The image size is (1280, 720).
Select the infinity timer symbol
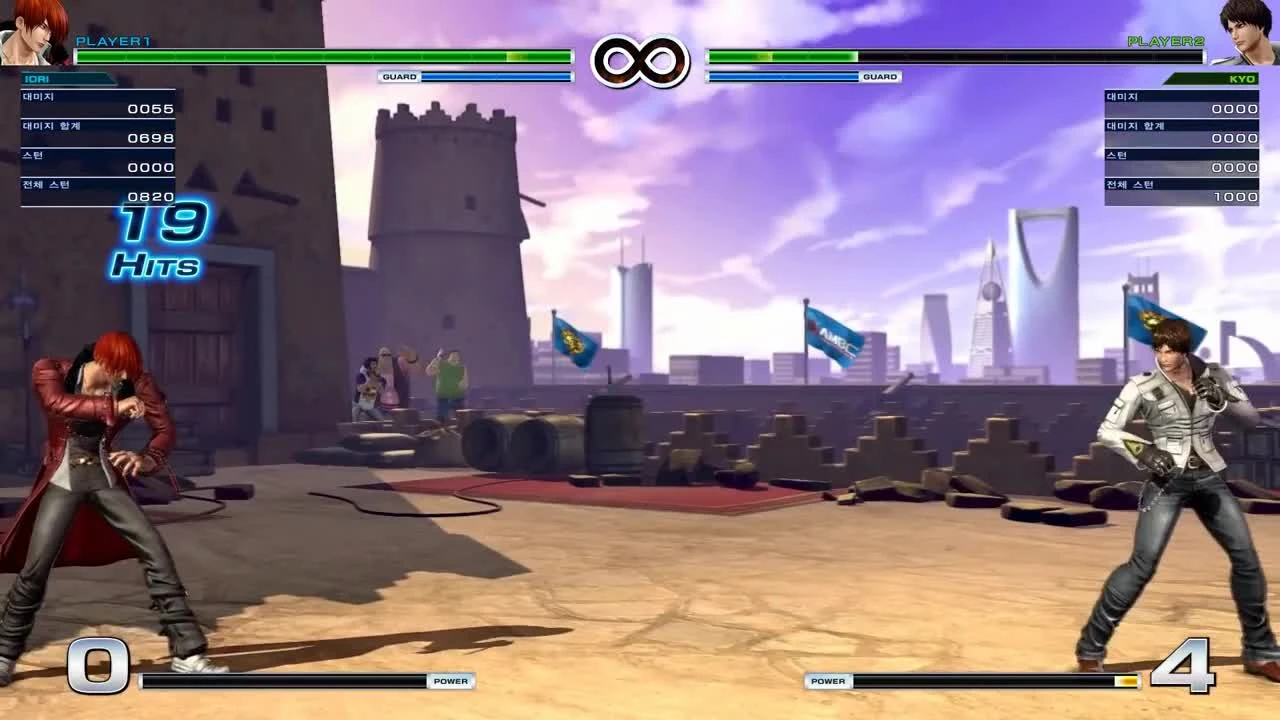point(640,60)
